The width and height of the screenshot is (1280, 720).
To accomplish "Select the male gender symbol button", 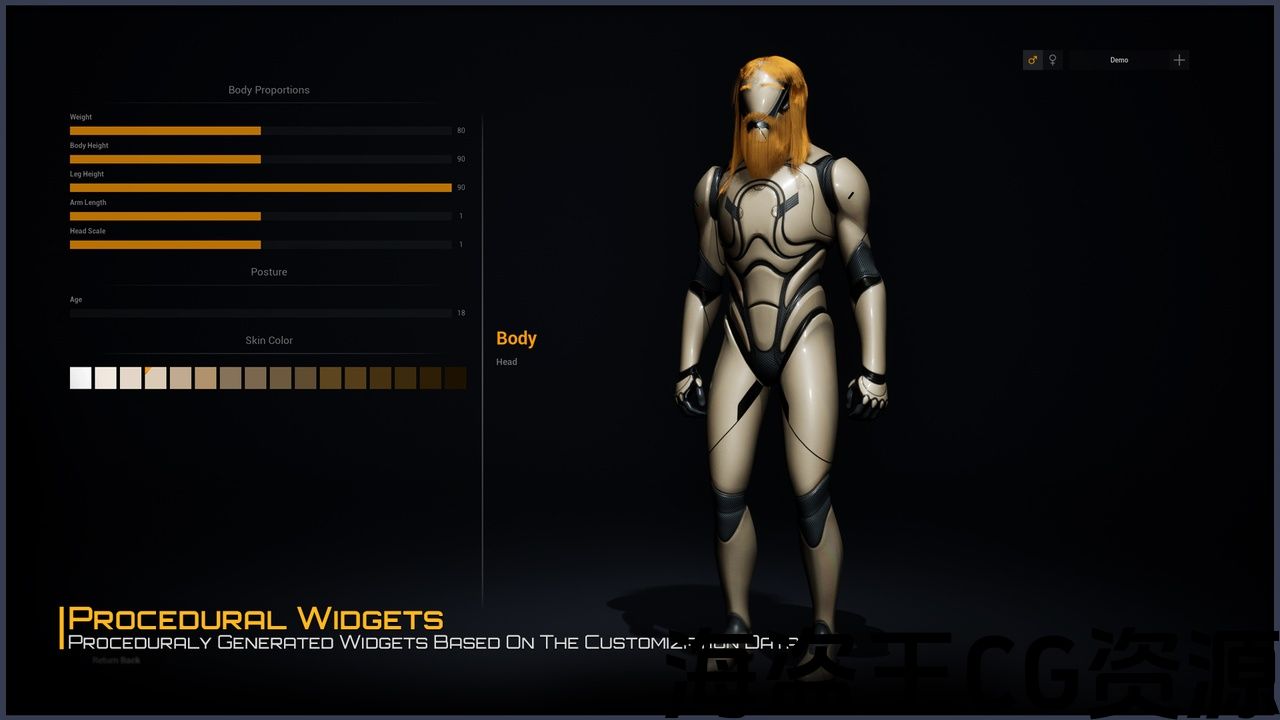I will pos(1033,60).
